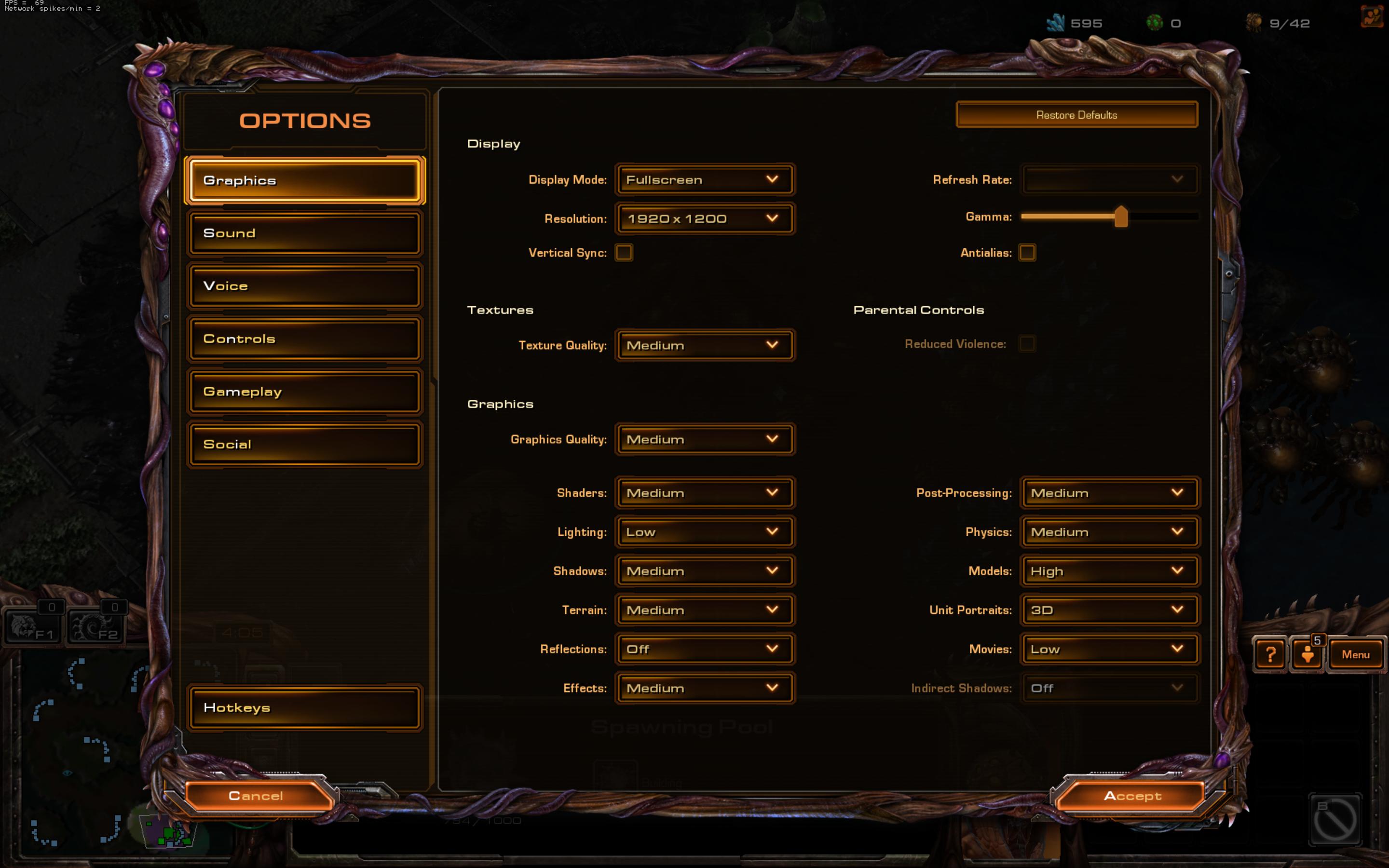The image size is (1389, 868).
Task: Change the Texture Quality dropdown
Action: point(704,346)
